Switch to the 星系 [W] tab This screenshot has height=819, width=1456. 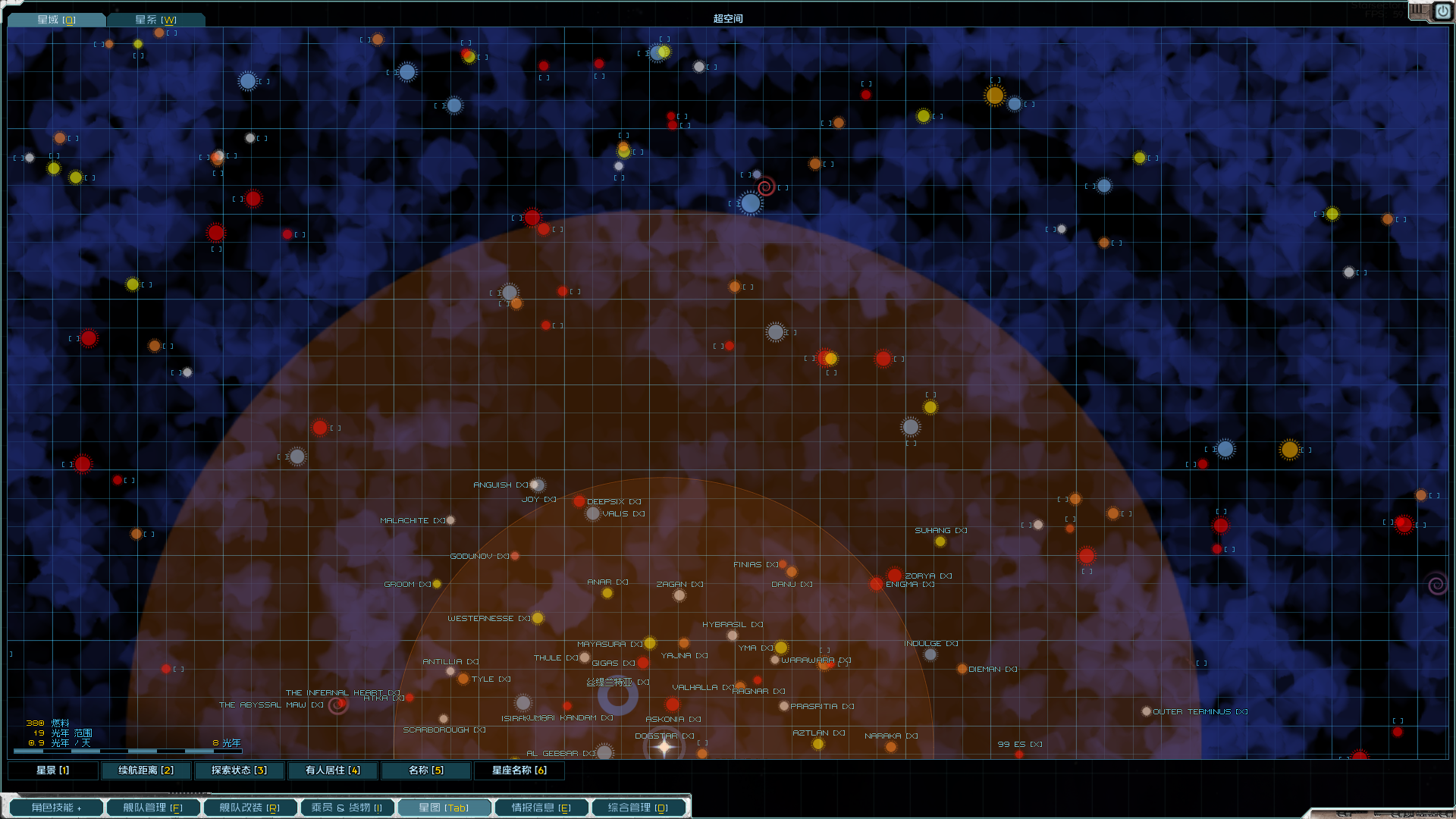click(x=157, y=19)
